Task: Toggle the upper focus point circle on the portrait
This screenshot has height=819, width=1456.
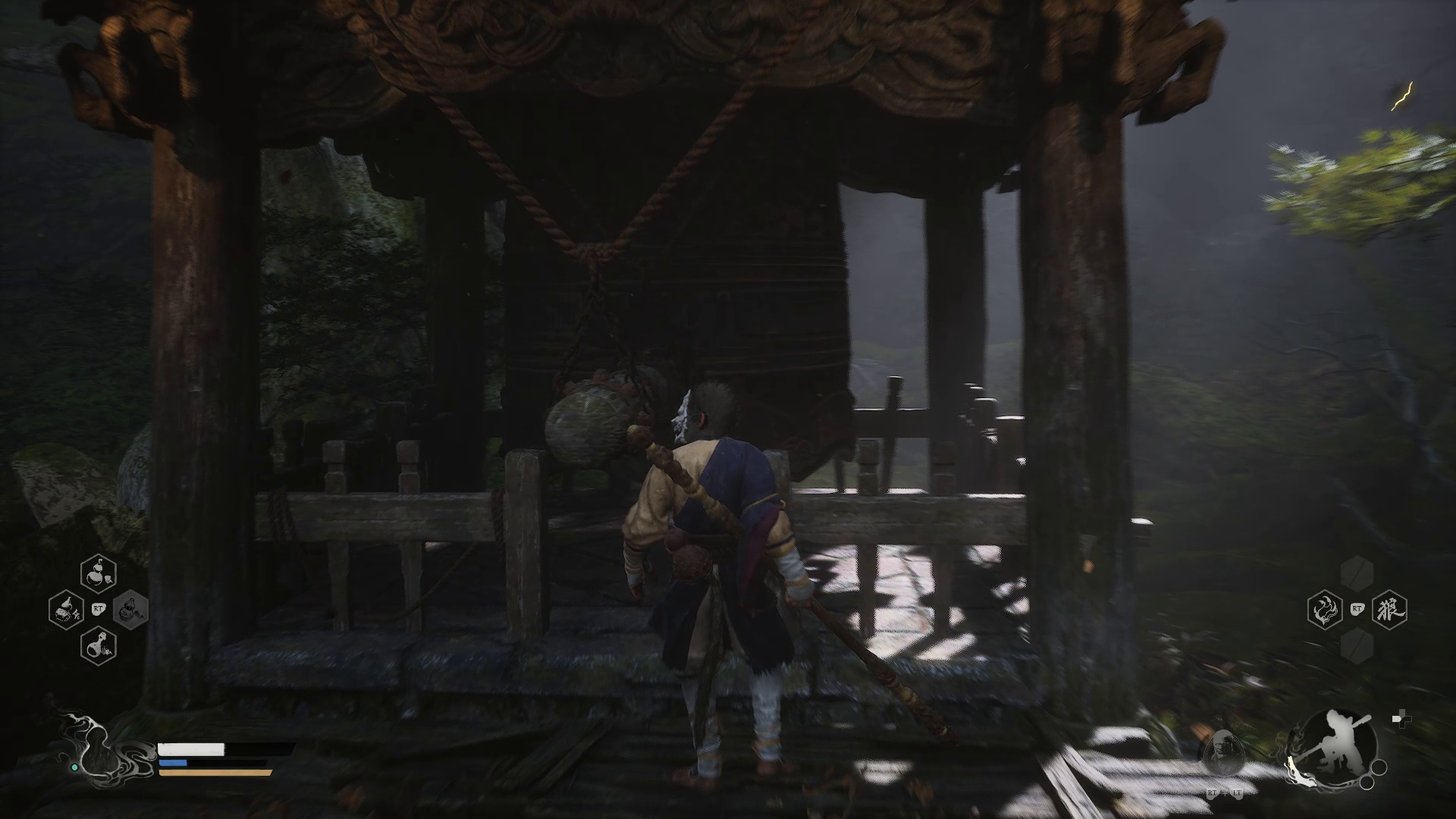Action: coord(1379,768)
